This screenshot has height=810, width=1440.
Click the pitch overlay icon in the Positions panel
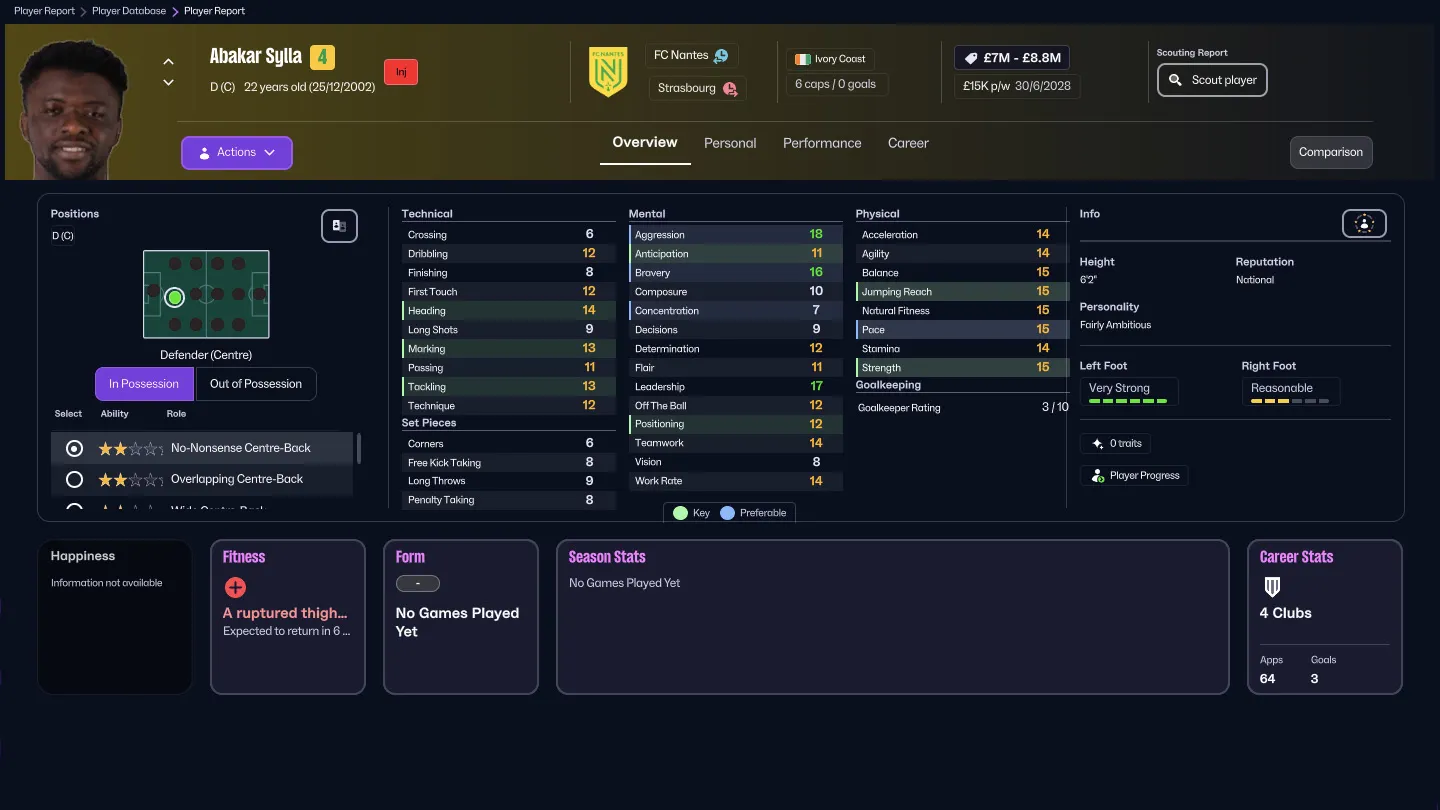pos(339,226)
